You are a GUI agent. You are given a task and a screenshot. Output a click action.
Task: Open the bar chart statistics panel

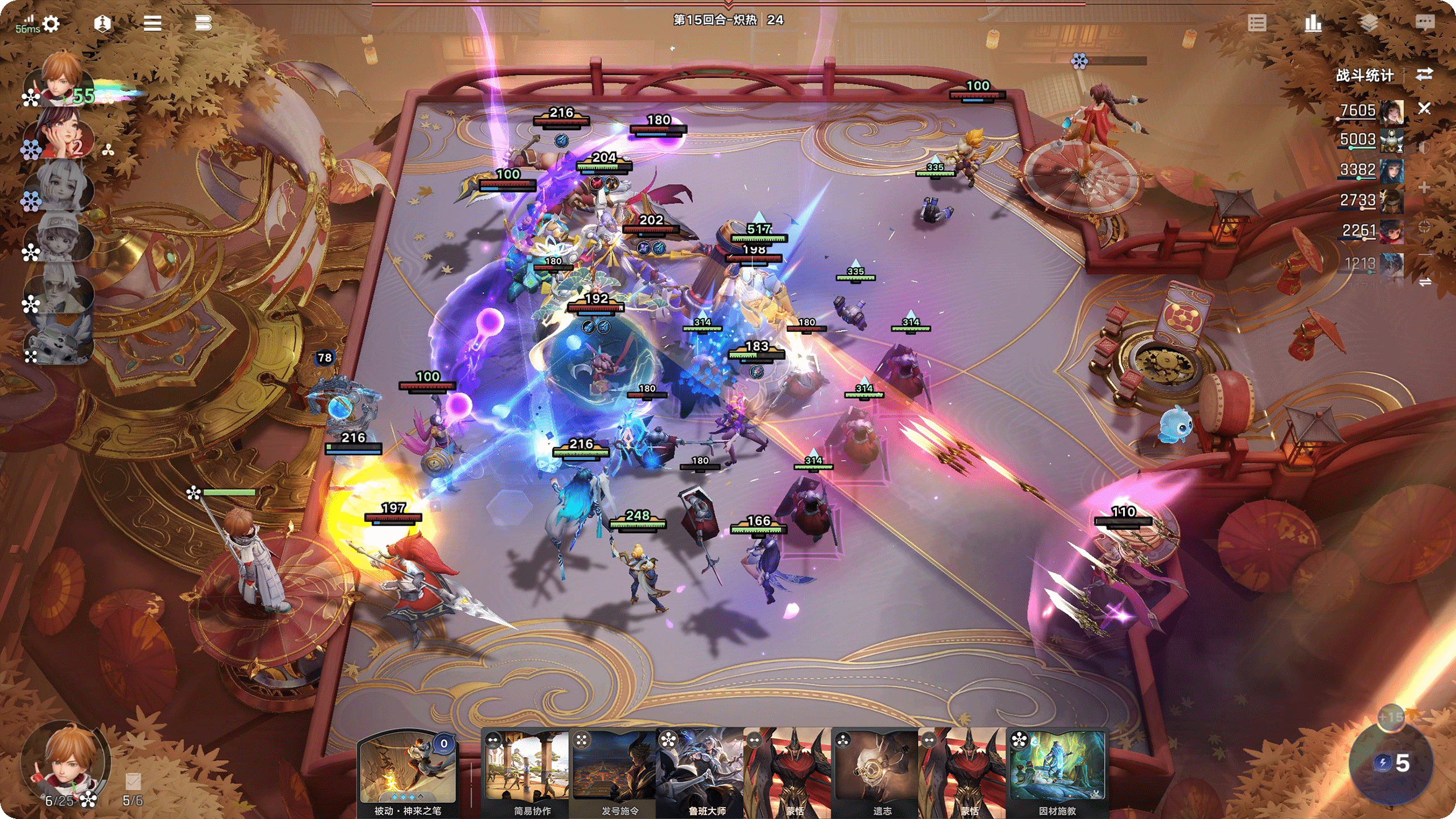[x=1312, y=24]
